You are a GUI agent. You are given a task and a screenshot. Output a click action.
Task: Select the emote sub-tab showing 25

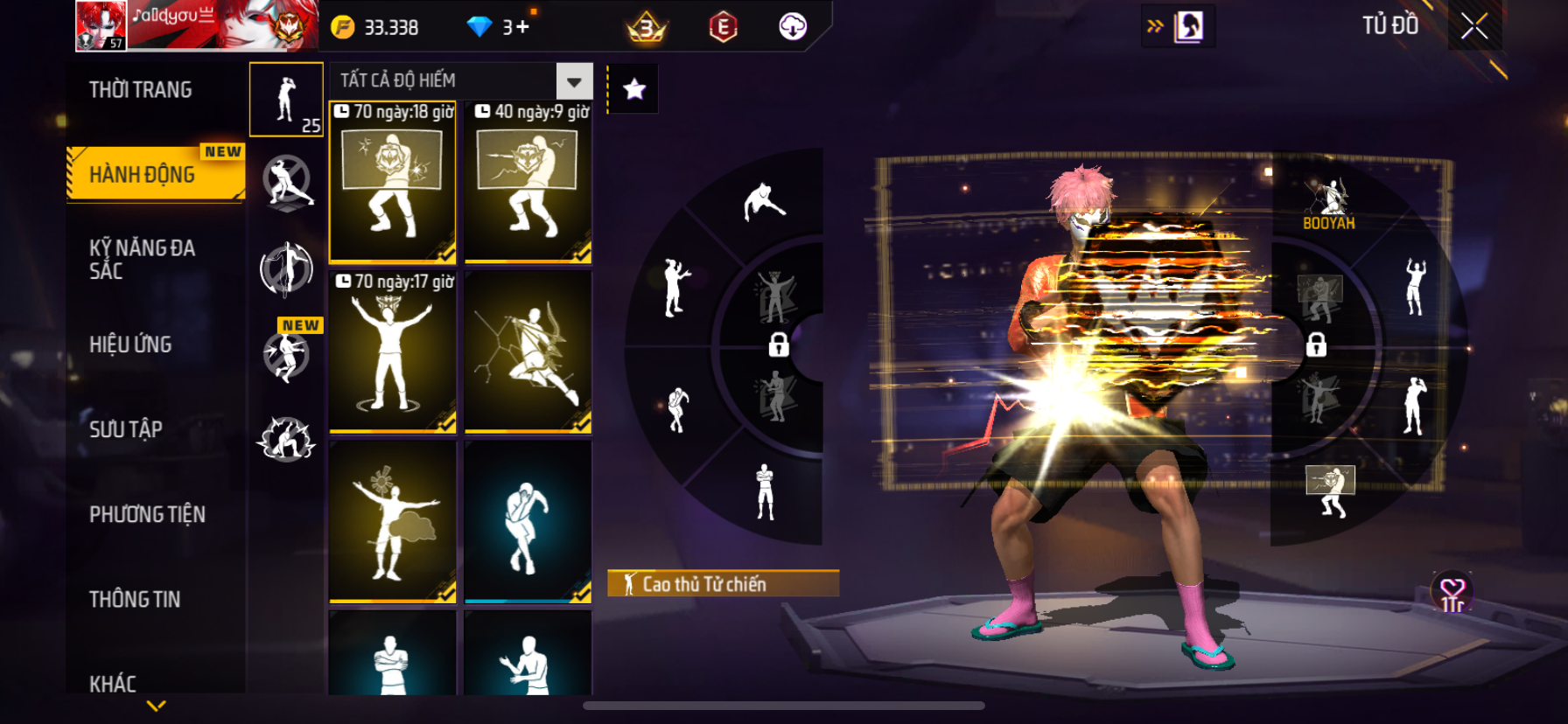pyautogui.click(x=286, y=100)
